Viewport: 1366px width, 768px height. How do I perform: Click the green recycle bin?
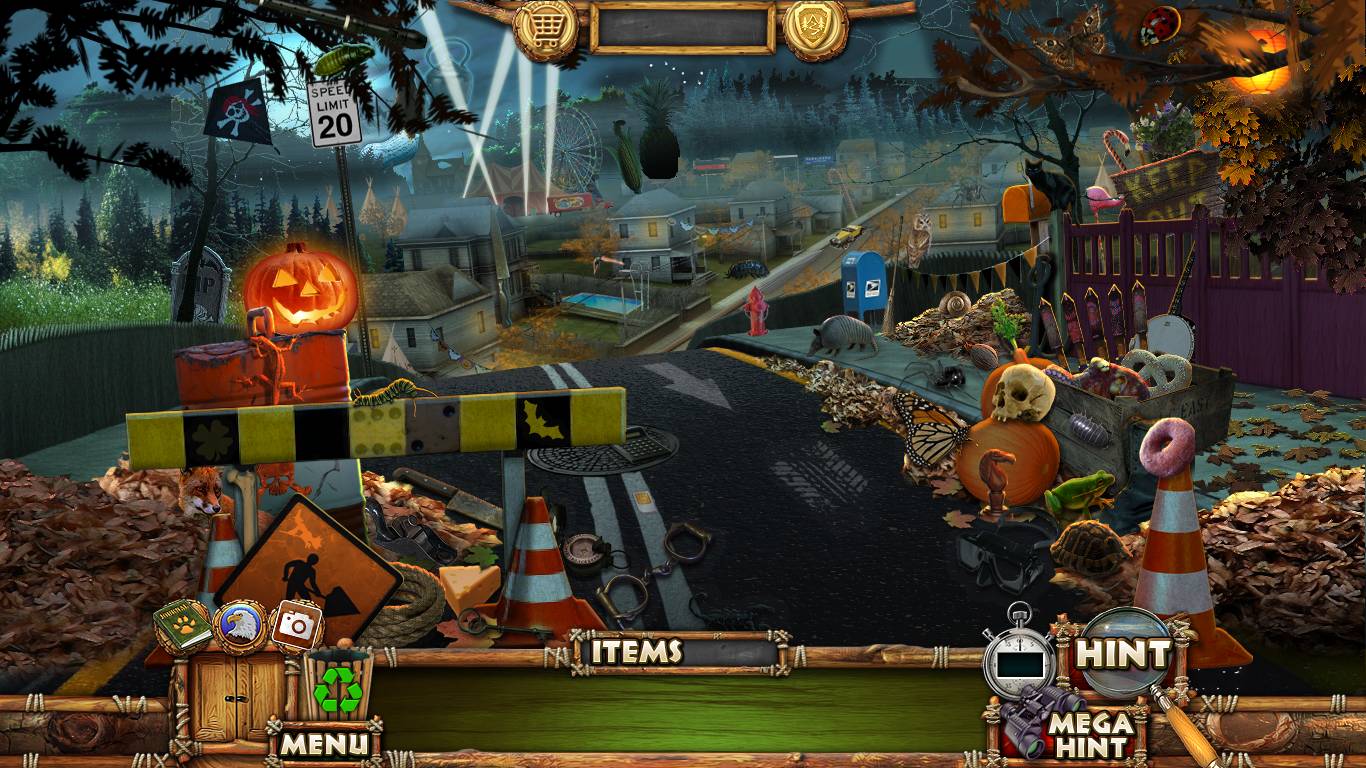[x=338, y=686]
